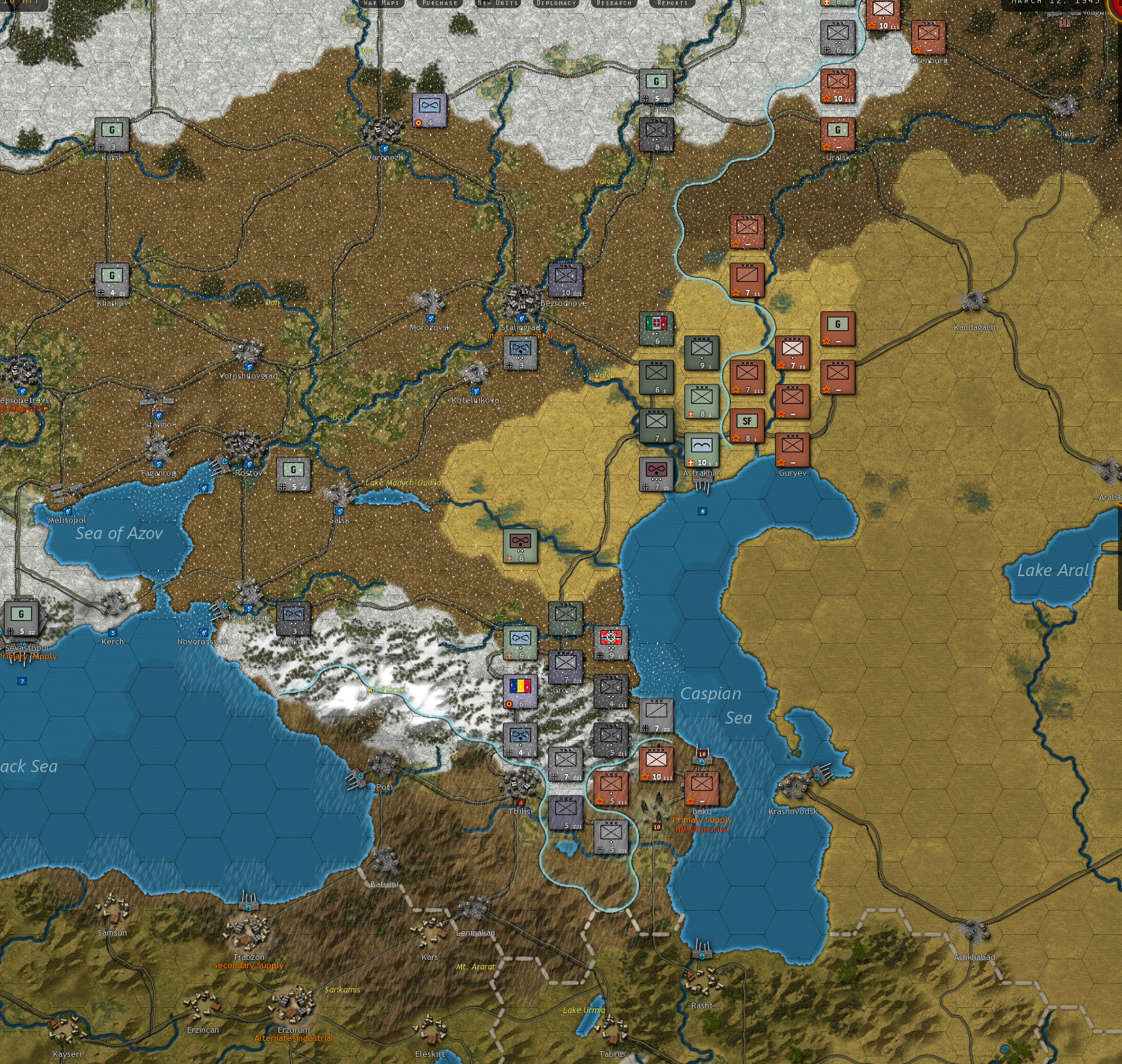Select the German HQ counter near Rostov
The width and height of the screenshot is (1122, 1064).
tap(293, 476)
